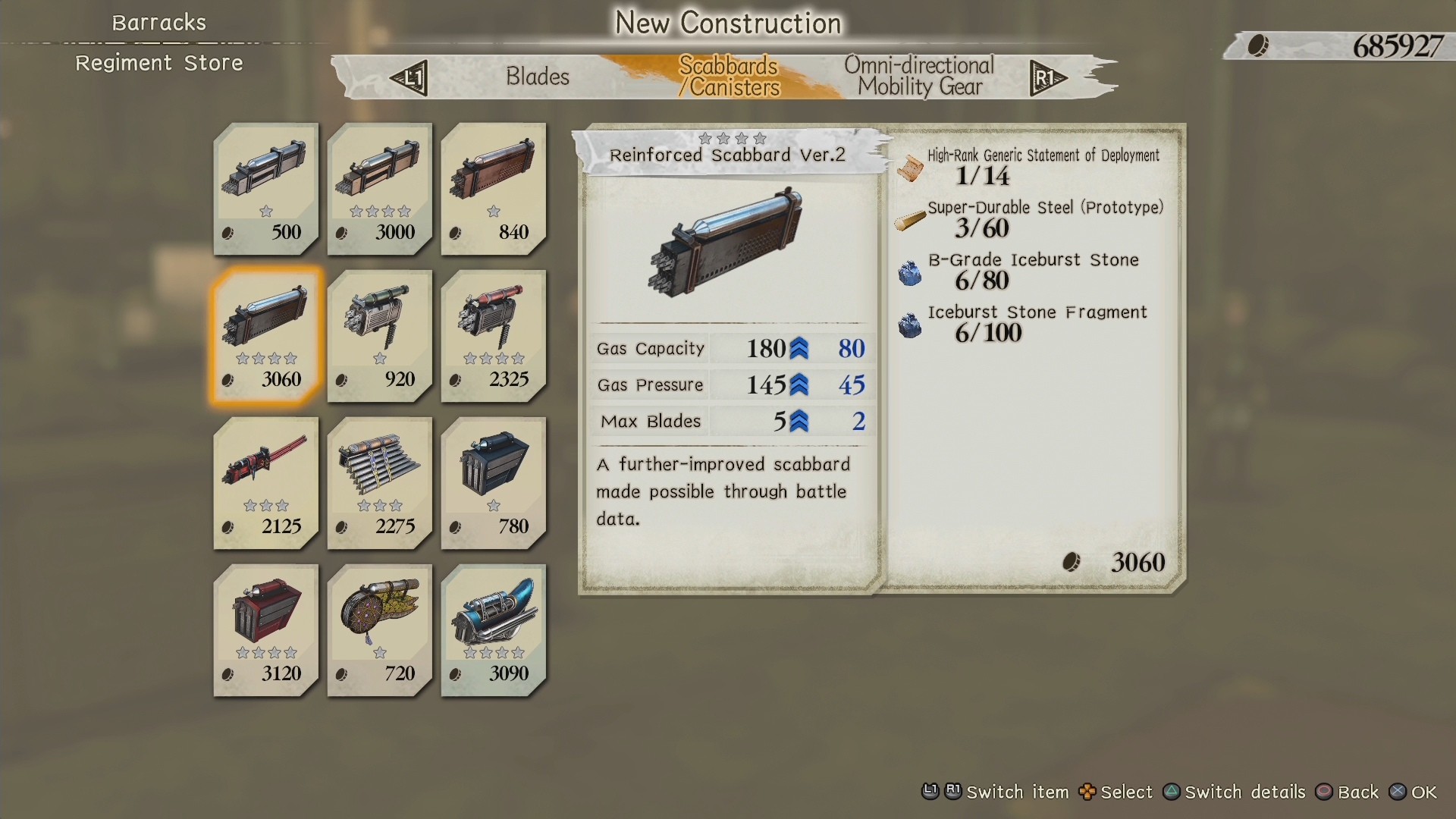Viewport: 1456px width, 819px height.
Task: Select the red box scabbard priced 3120
Action: [x=266, y=629]
